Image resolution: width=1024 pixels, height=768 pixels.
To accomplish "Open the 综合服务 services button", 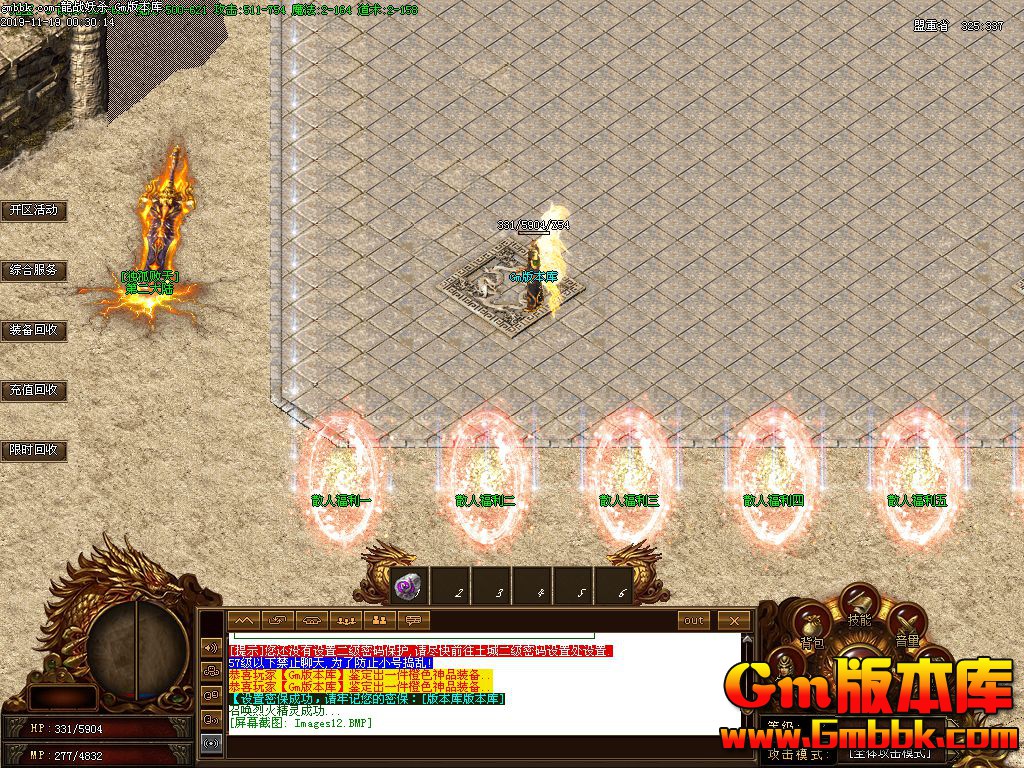I will click(33, 270).
